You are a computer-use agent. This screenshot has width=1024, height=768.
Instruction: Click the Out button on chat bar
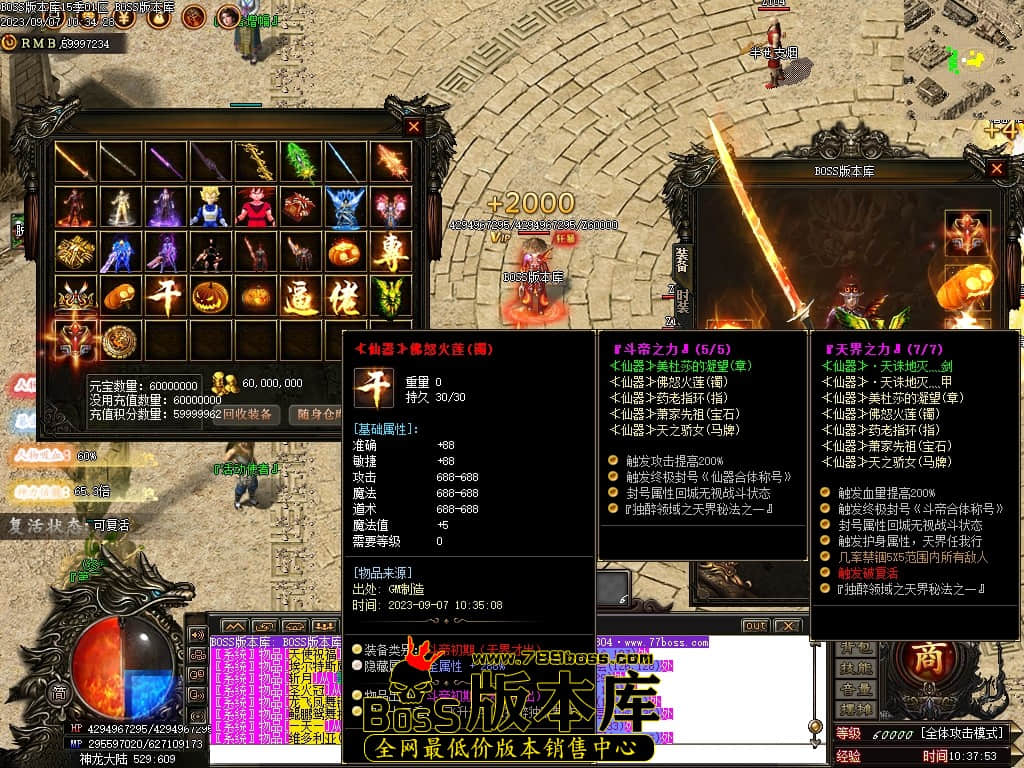click(756, 626)
